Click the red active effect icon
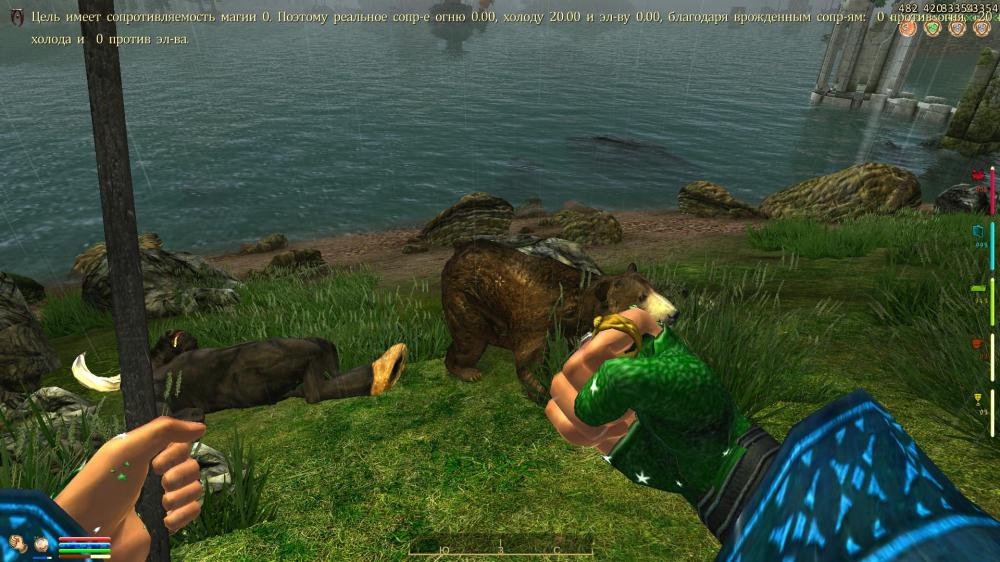 (908, 28)
